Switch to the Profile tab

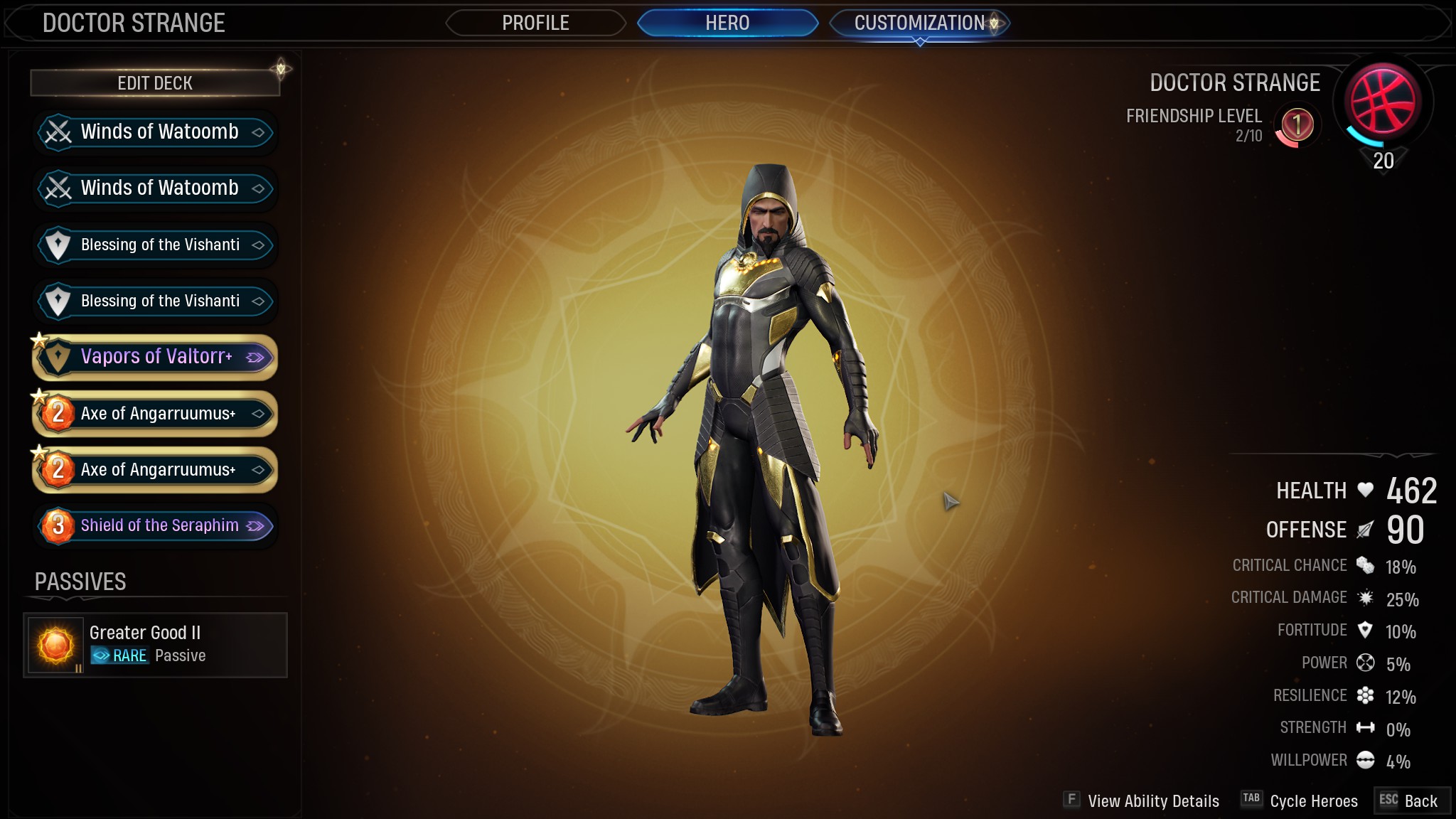click(535, 23)
